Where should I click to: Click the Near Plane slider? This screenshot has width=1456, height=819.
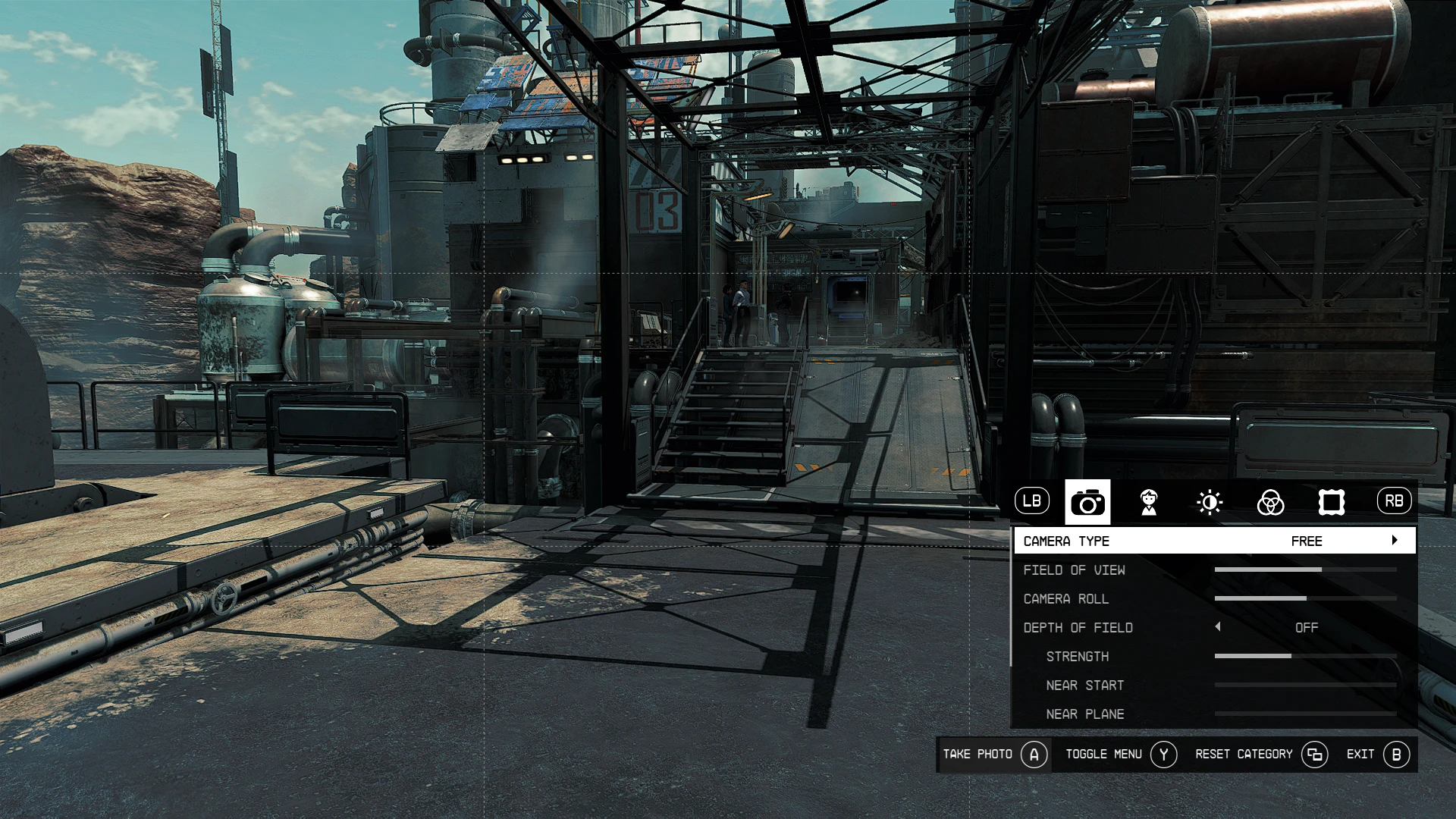(x=1305, y=714)
